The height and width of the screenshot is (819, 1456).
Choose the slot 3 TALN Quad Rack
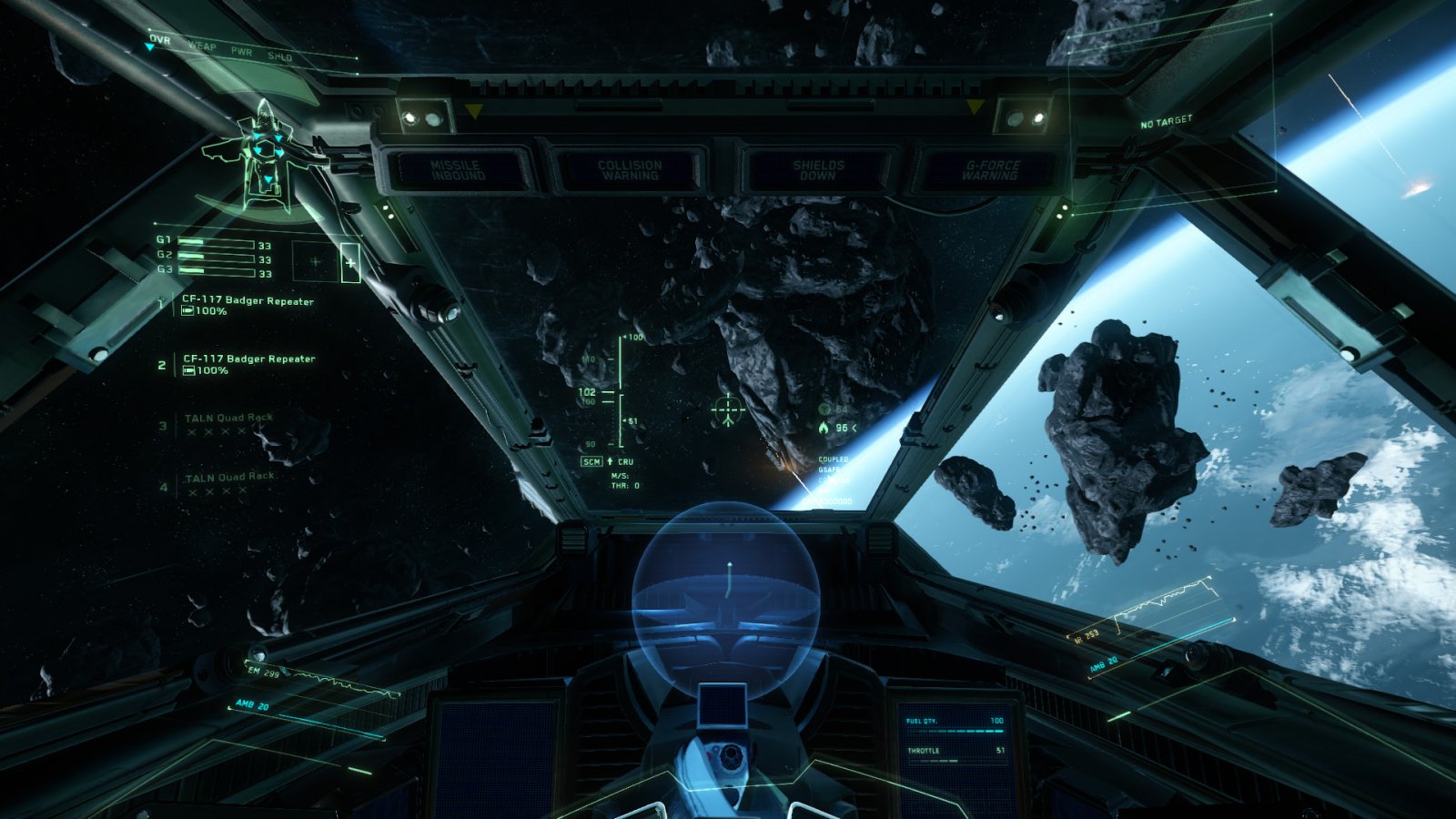pyautogui.click(x=228, y=419)
